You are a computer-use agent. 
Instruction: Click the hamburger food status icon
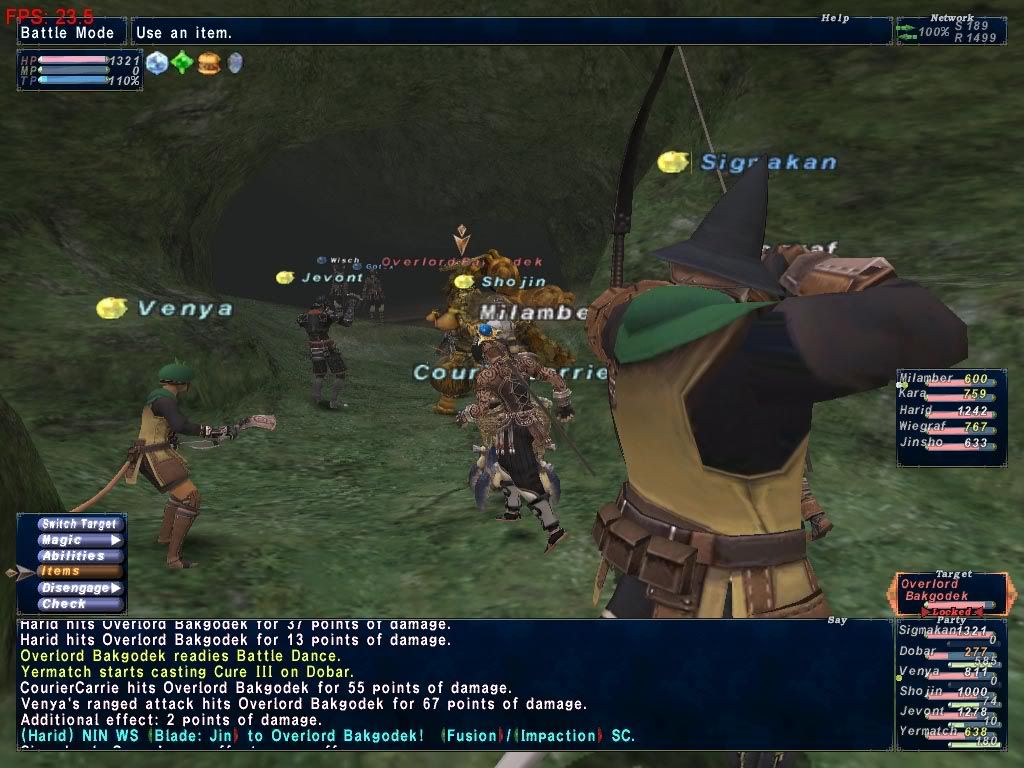(208, 63)
